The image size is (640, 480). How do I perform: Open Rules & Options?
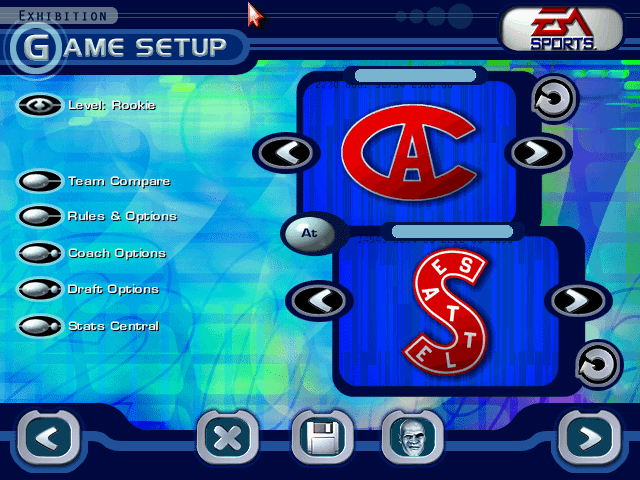(x=40, y=216)
